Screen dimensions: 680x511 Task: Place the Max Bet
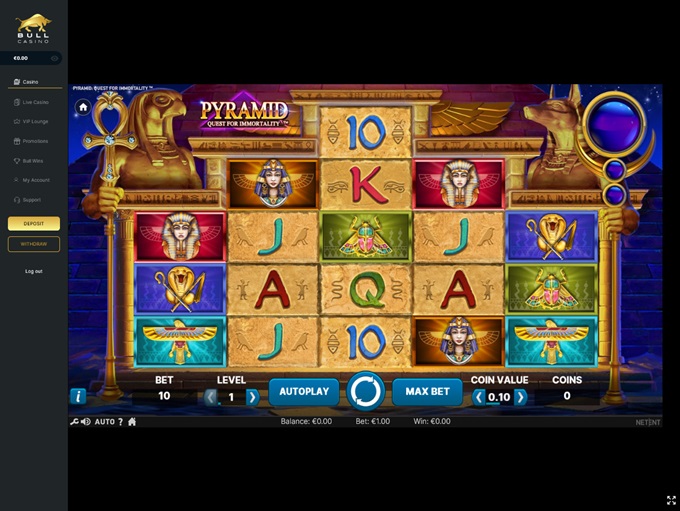point(427,391)
